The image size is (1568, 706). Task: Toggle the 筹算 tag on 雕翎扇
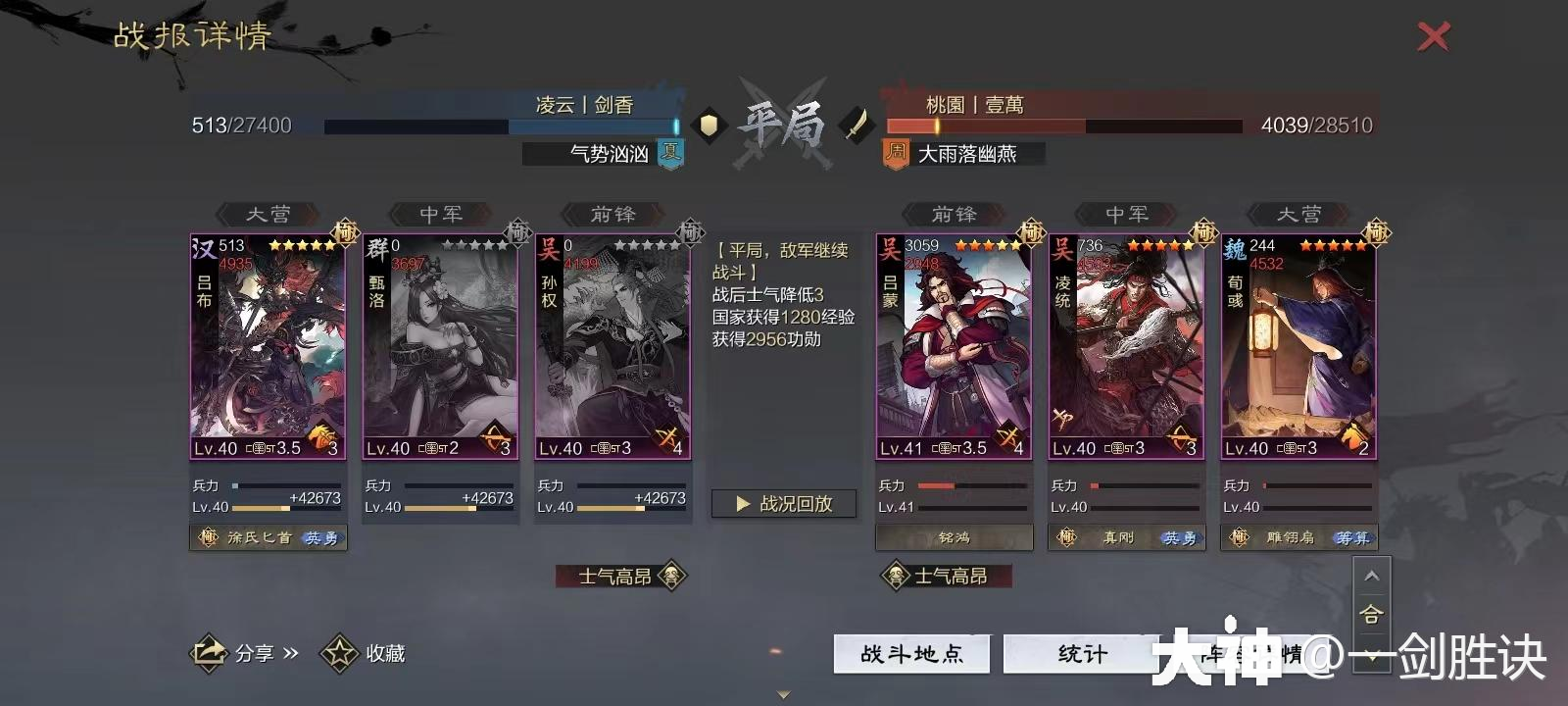[1352, 537]
